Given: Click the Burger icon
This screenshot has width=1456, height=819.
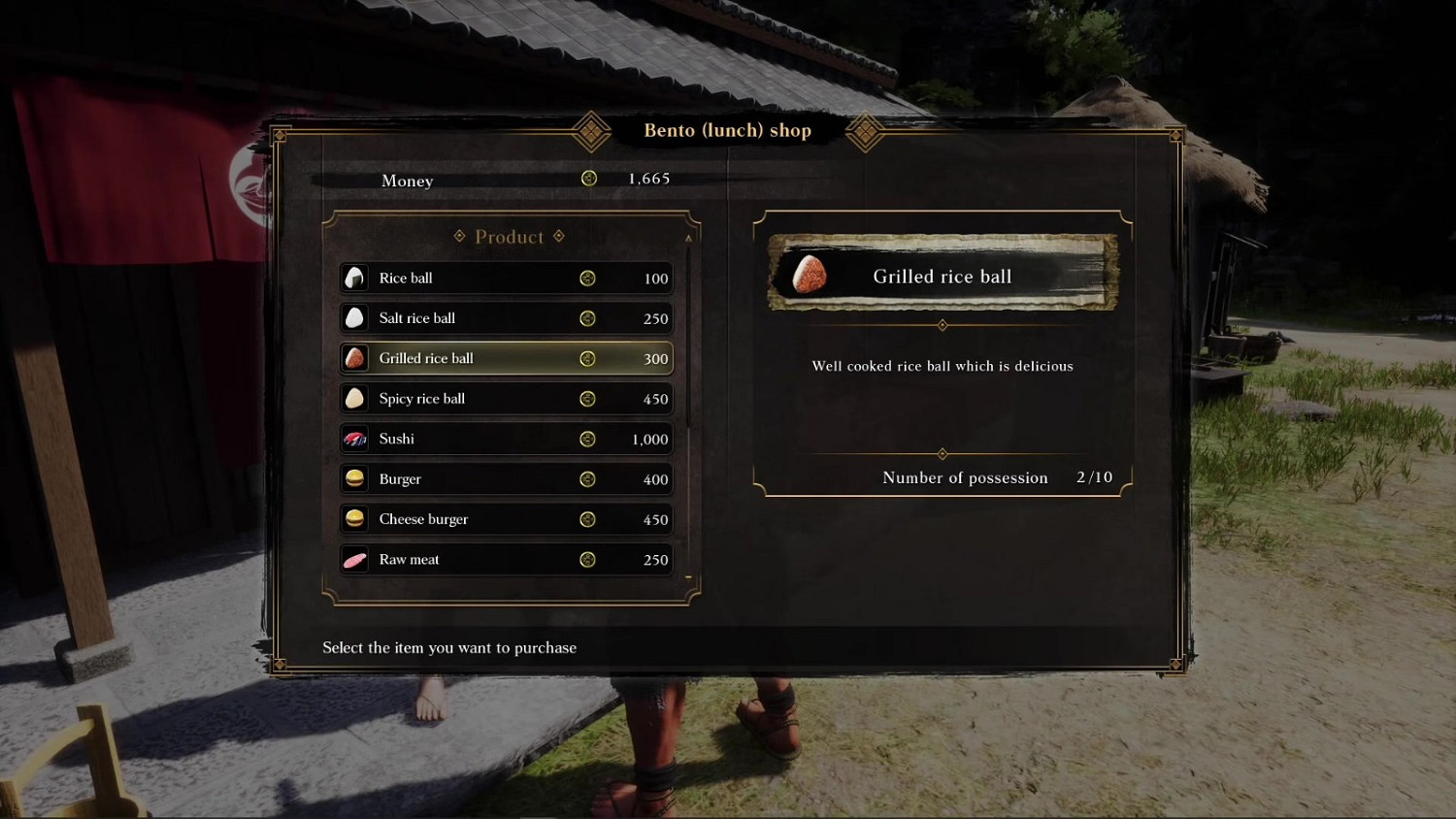Looking at the screenshot, I should (354, 478).
